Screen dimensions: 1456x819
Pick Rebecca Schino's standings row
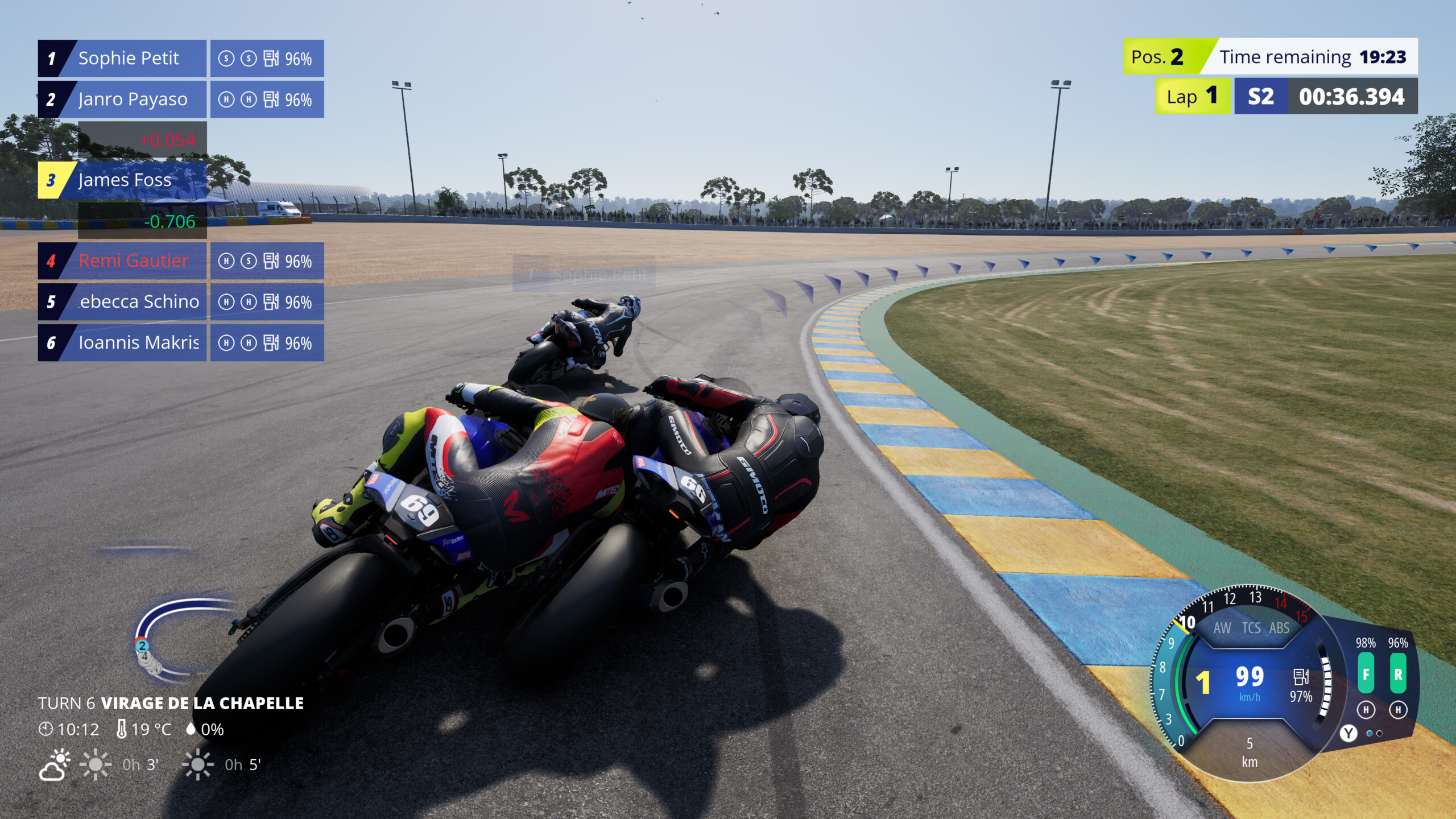[139, 302]
